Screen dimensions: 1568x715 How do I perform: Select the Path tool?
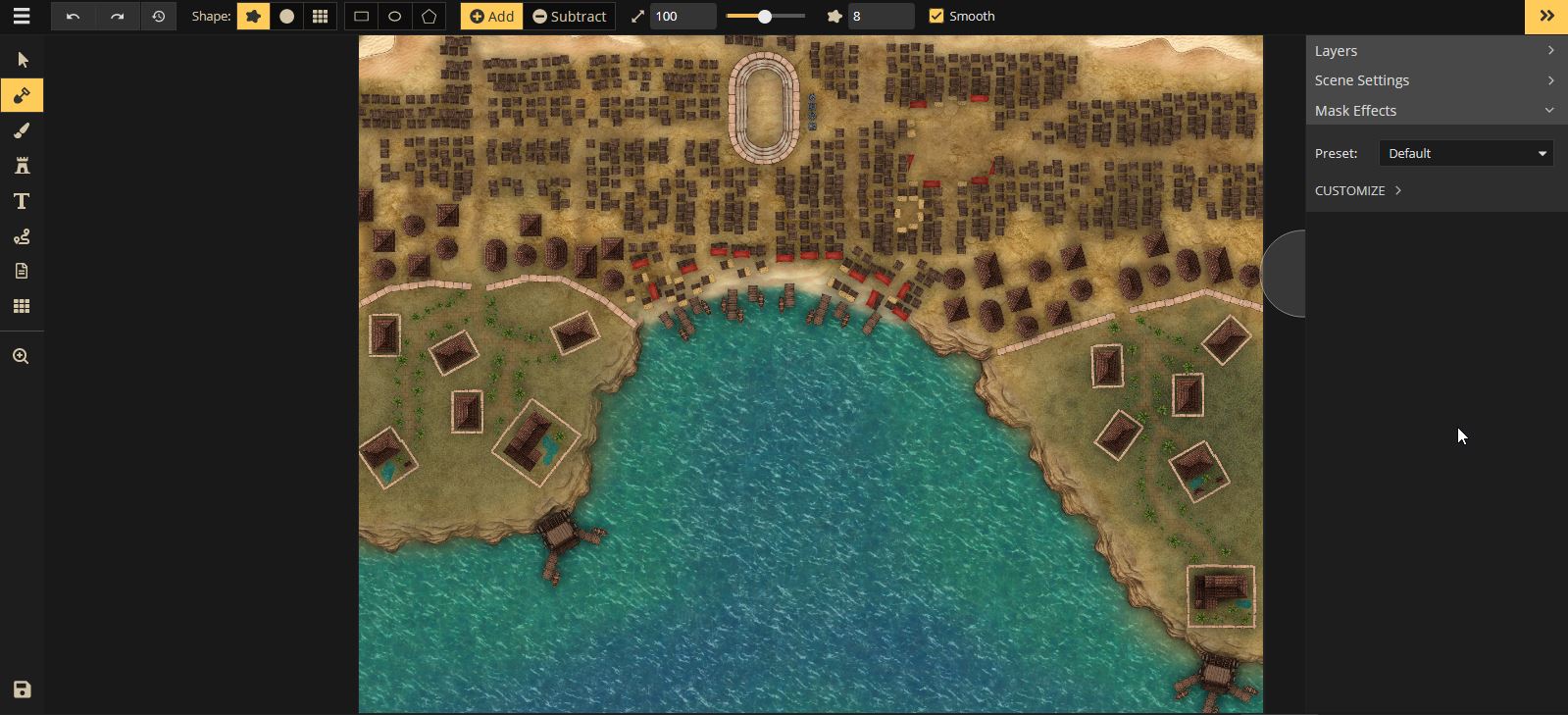tap(22, 236)
